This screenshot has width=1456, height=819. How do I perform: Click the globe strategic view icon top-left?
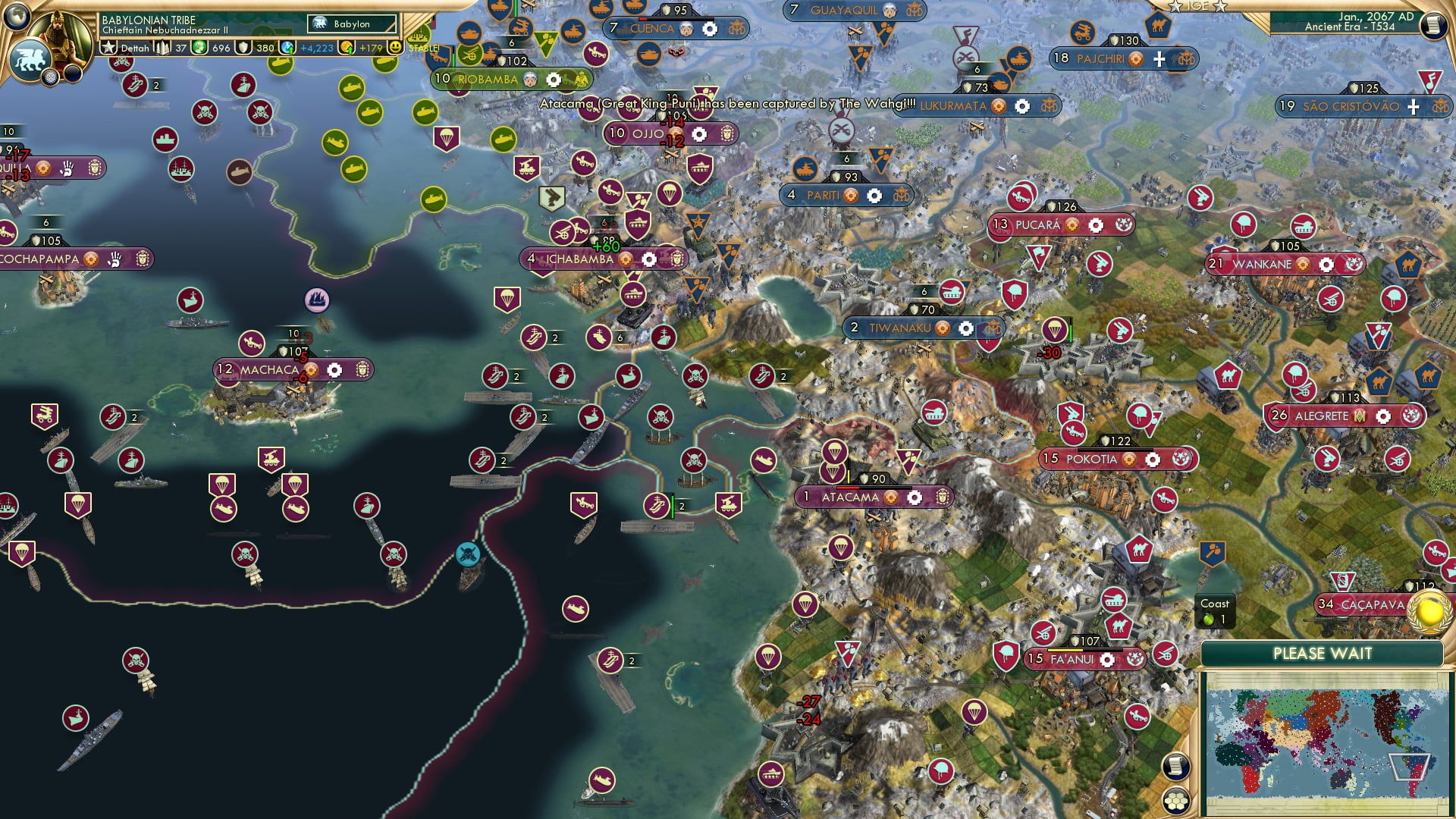point(17,17)
